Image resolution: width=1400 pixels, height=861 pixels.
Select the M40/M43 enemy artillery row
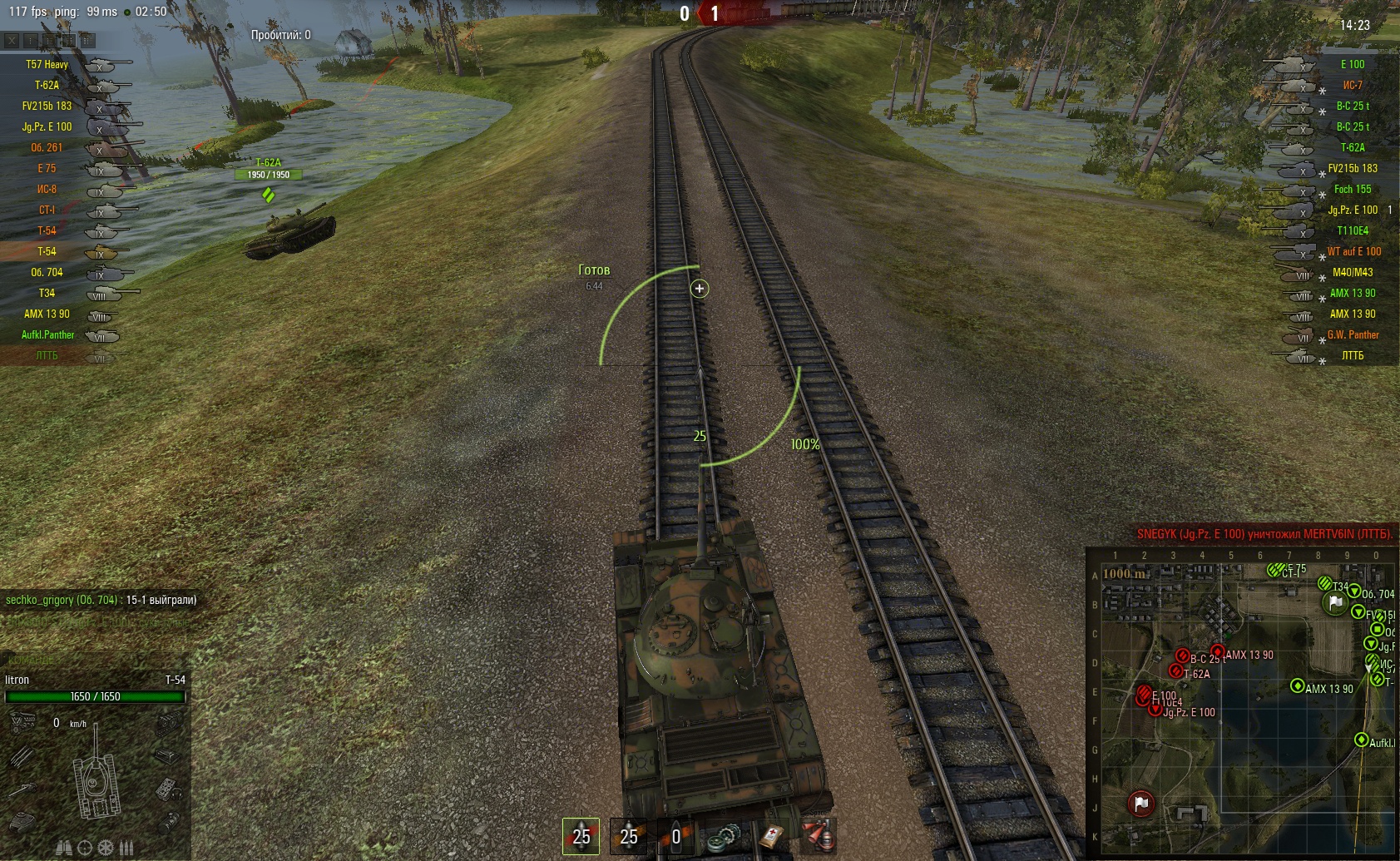click(1352, 272)
